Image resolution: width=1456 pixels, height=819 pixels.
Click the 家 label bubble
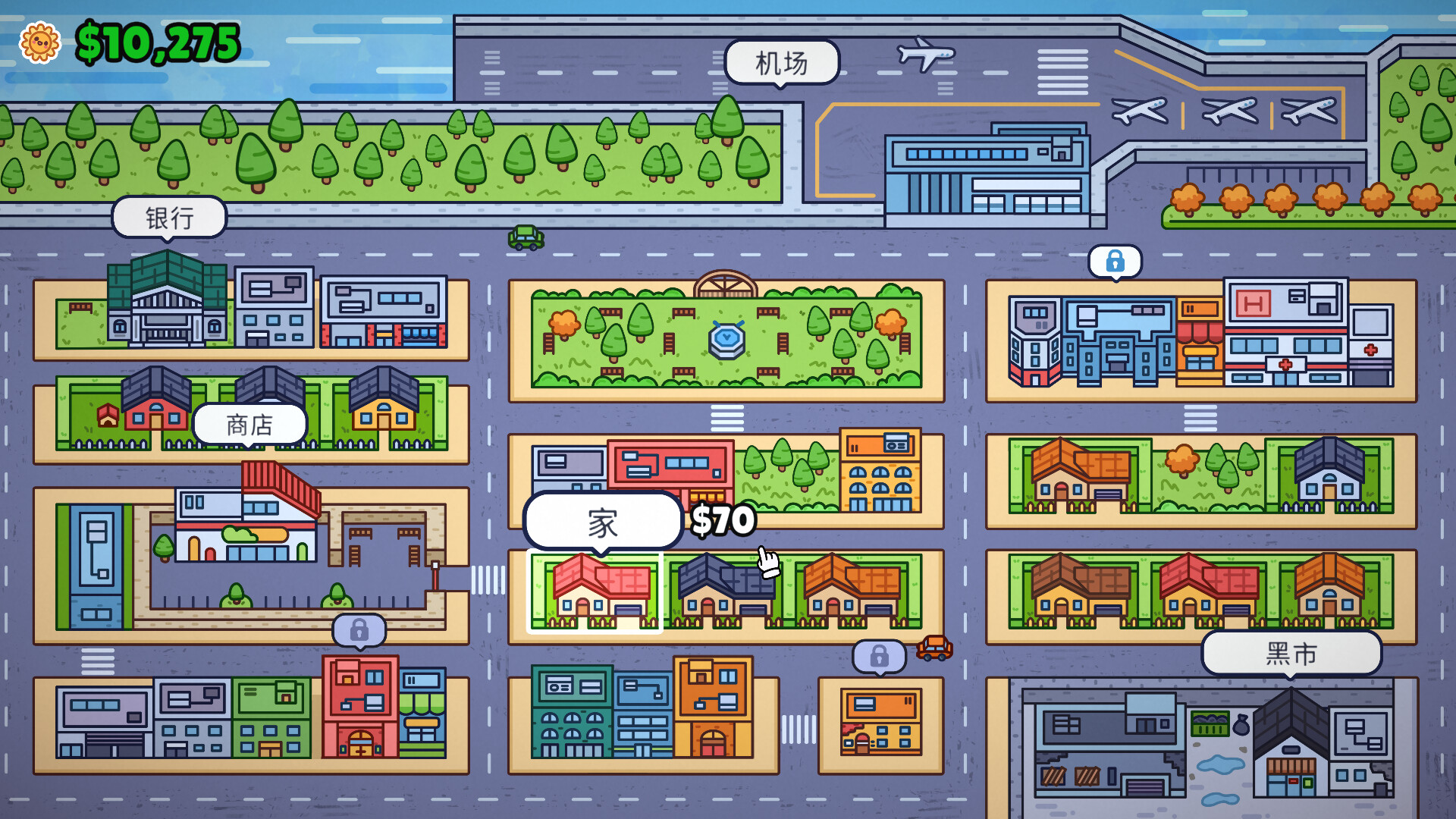pos(603,520)
